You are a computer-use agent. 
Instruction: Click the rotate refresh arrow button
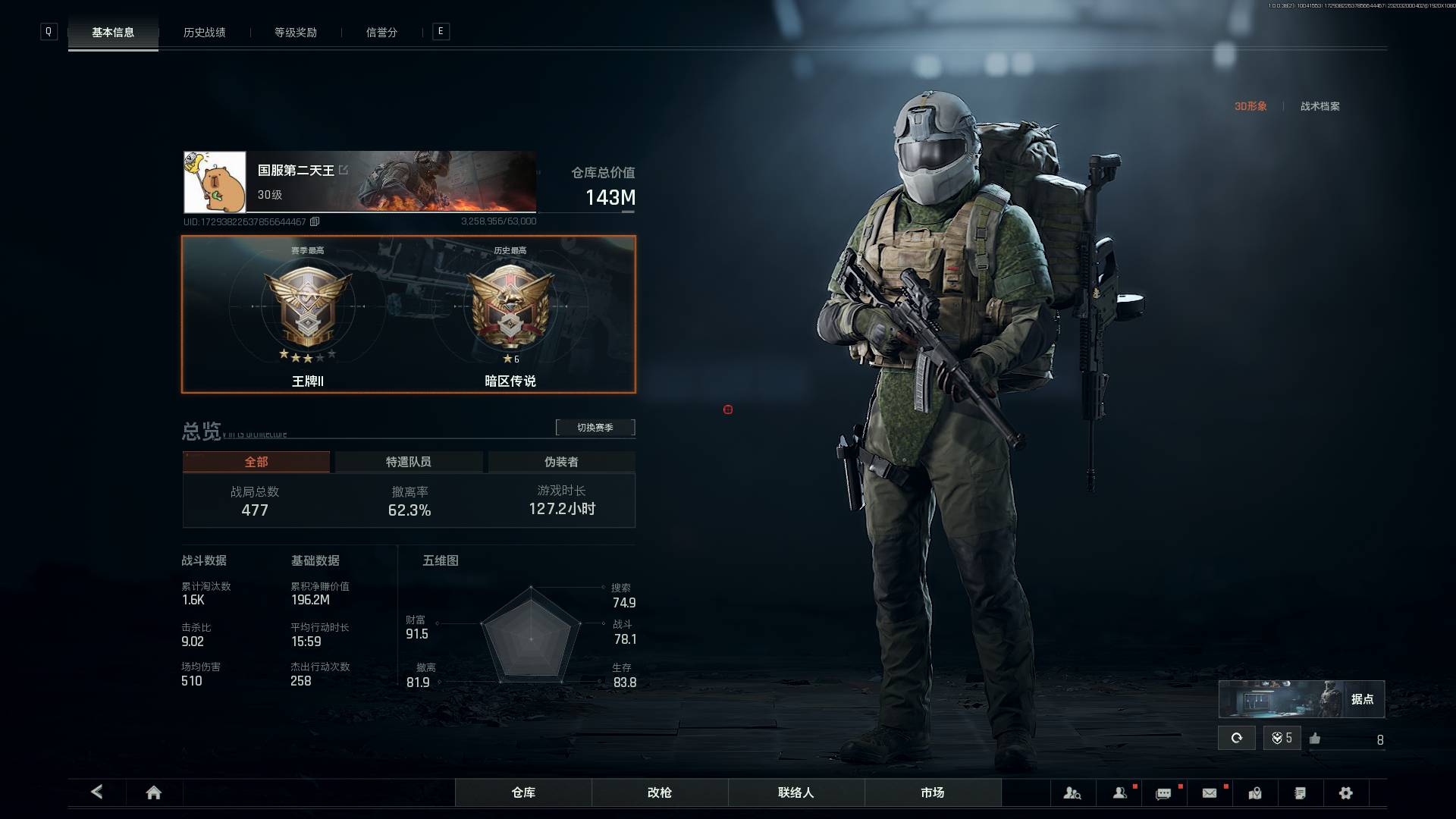tap(1237, 738)
